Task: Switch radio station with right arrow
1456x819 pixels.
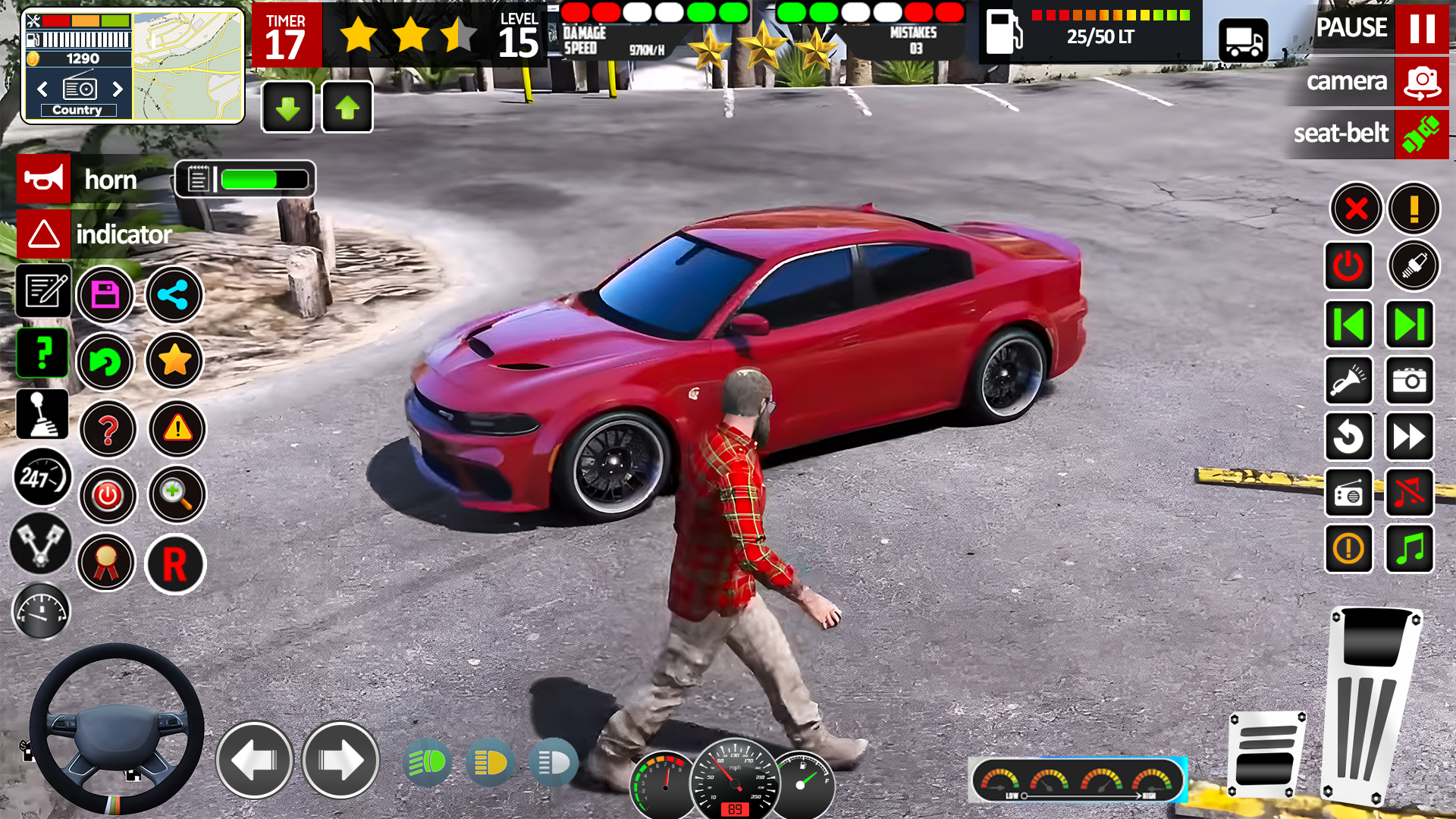Action: click(118, 89)
